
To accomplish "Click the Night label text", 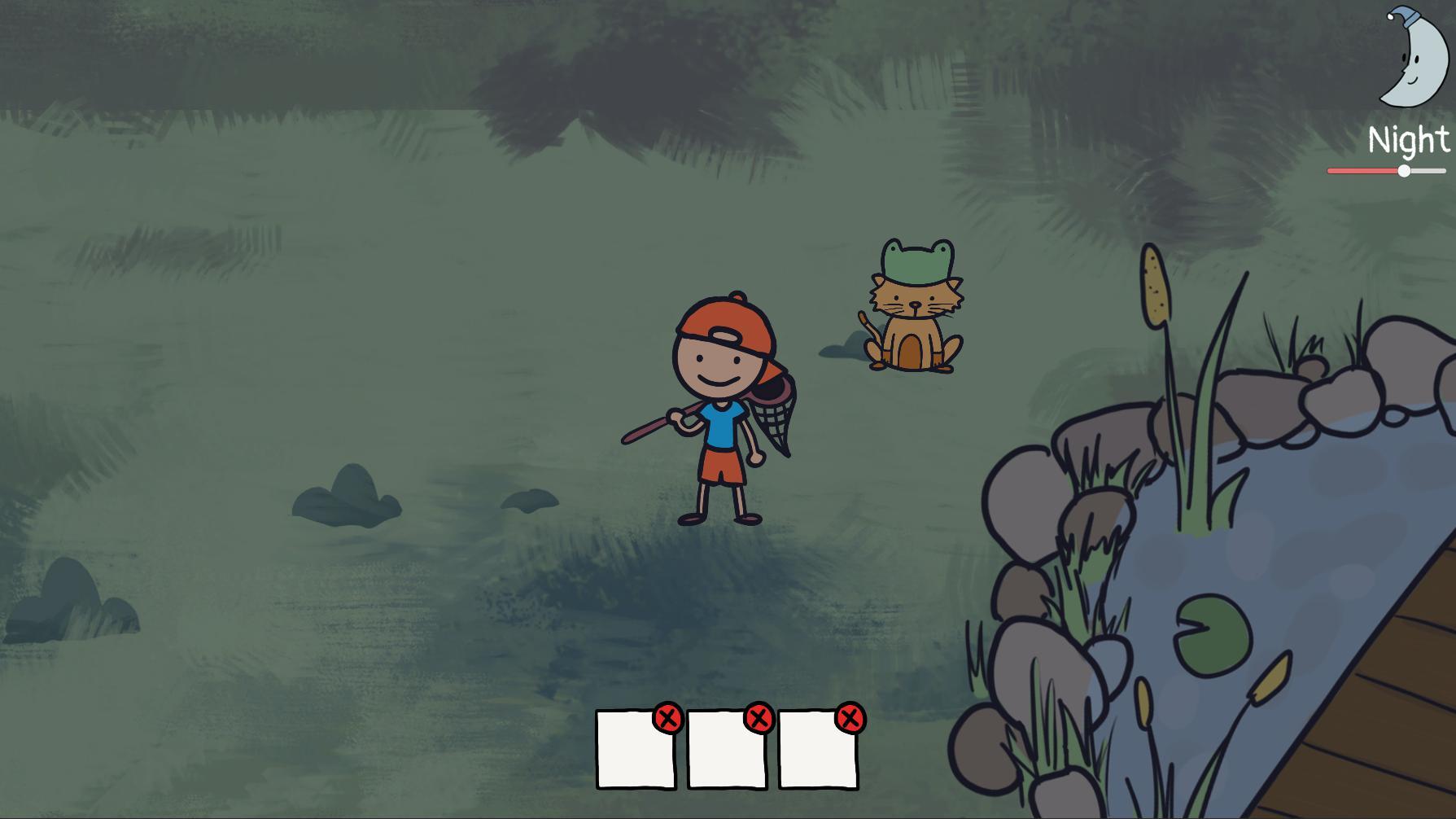I will [1409, 138].
